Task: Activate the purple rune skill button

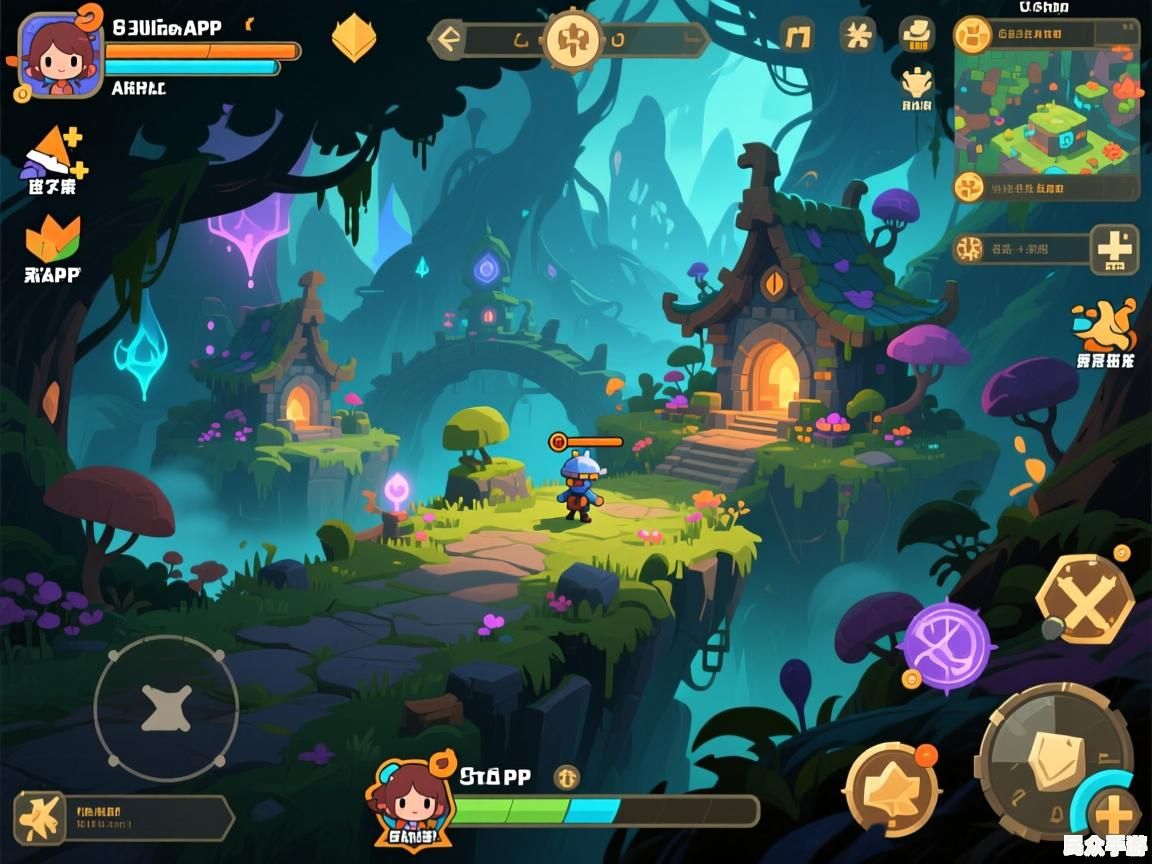Action: (946, 645)
